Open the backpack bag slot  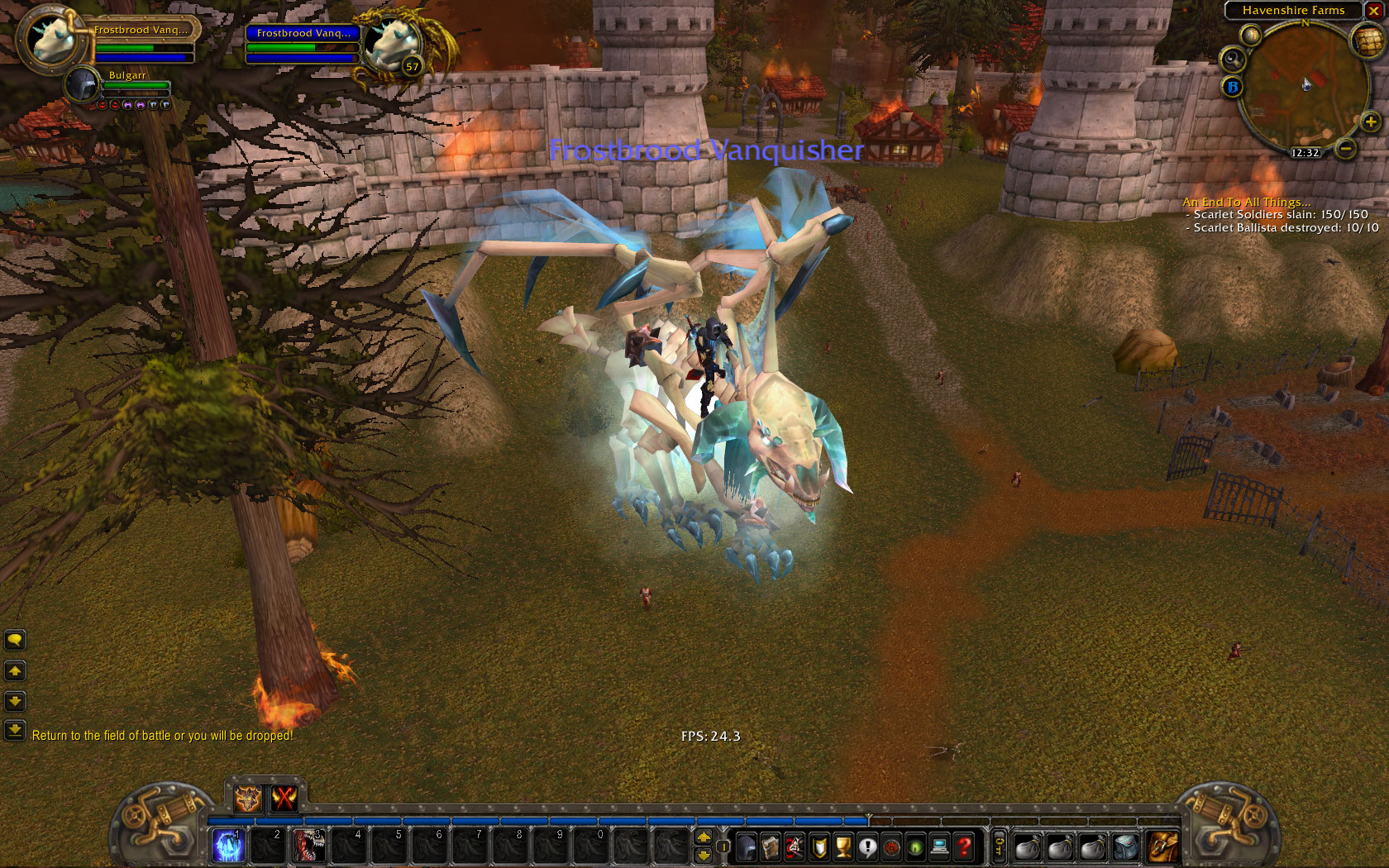[1162, 847]
